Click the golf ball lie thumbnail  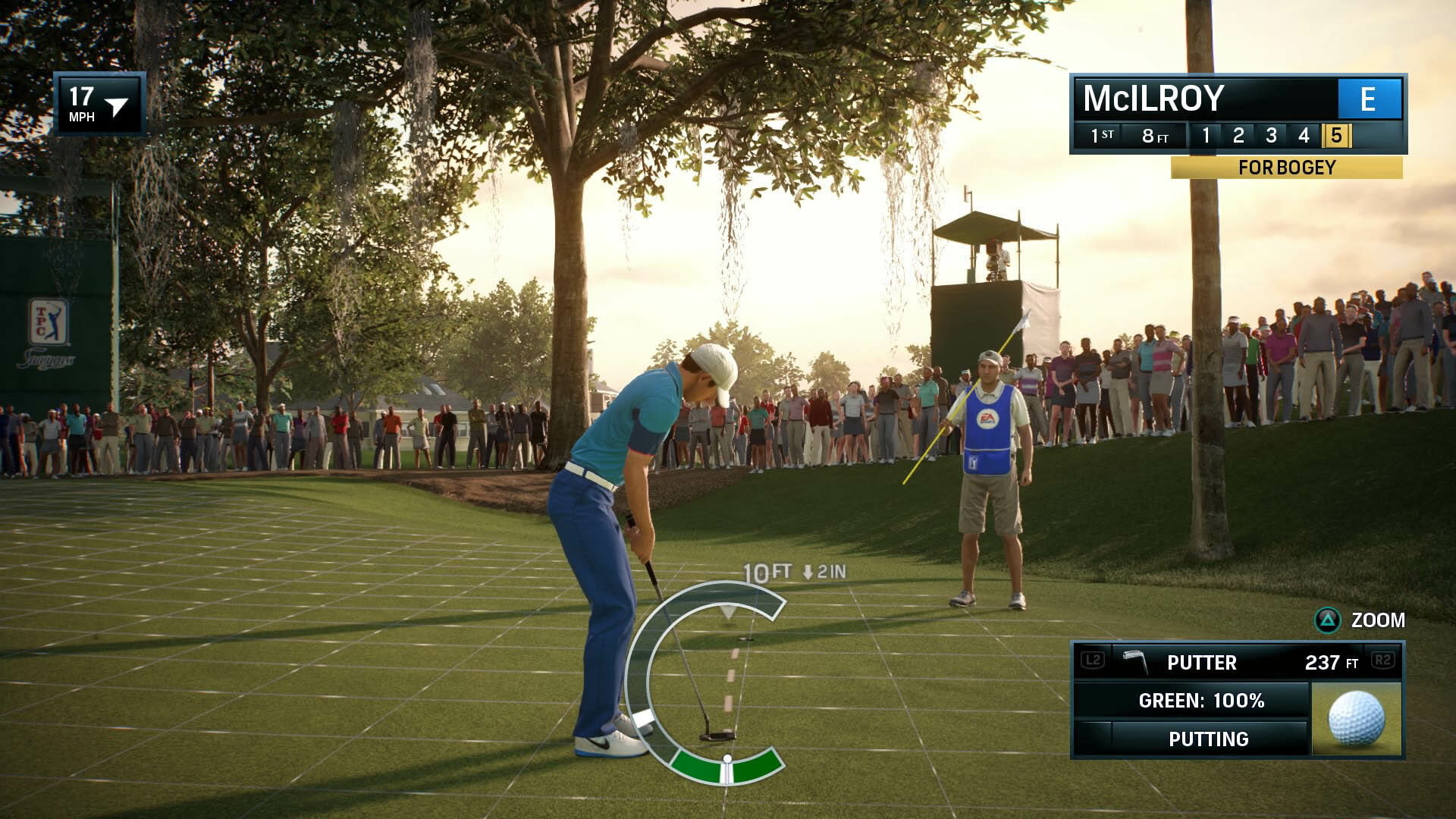coord(1356,718)
